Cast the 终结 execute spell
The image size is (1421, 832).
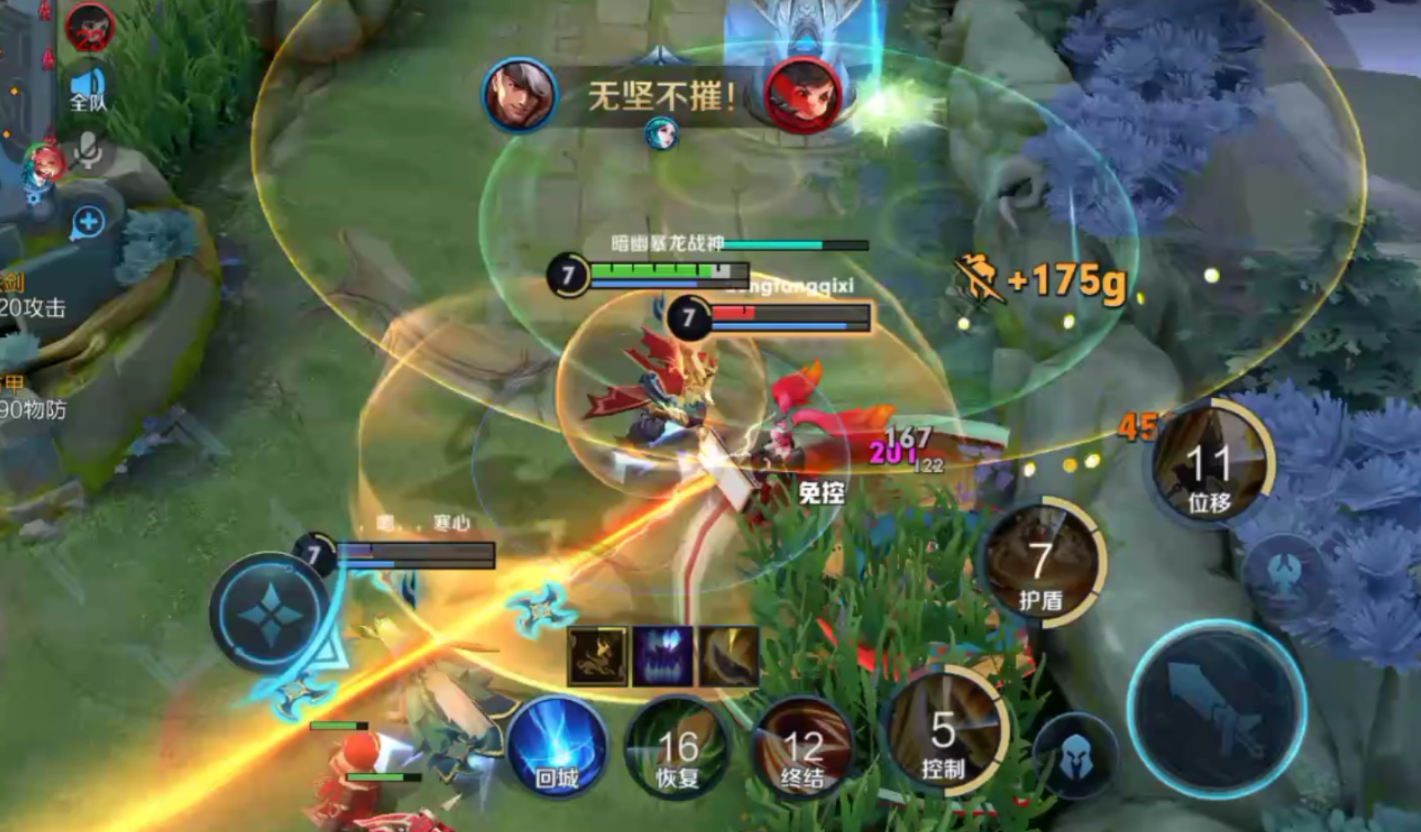[802, 748]
